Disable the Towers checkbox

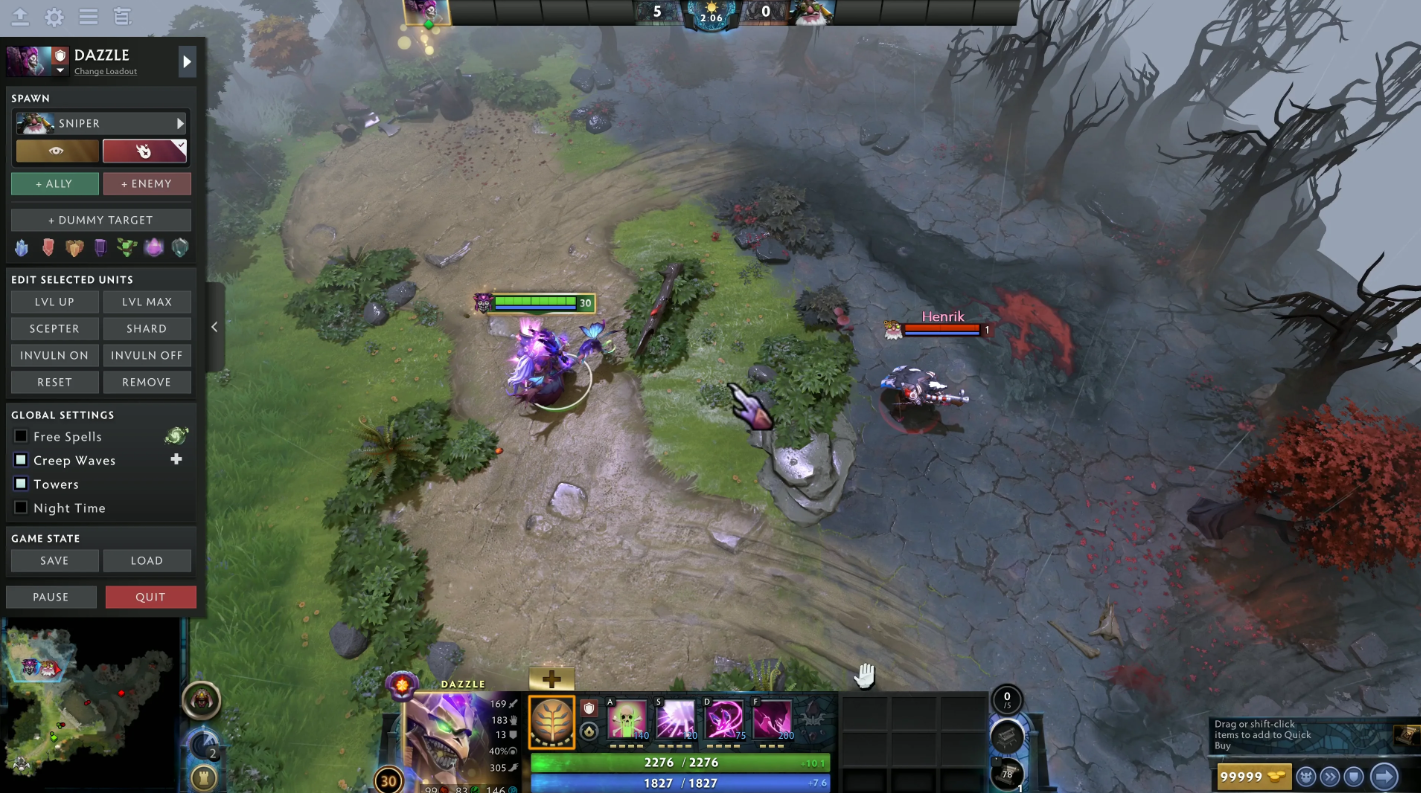pyautogui.click(x=21, y=483)
